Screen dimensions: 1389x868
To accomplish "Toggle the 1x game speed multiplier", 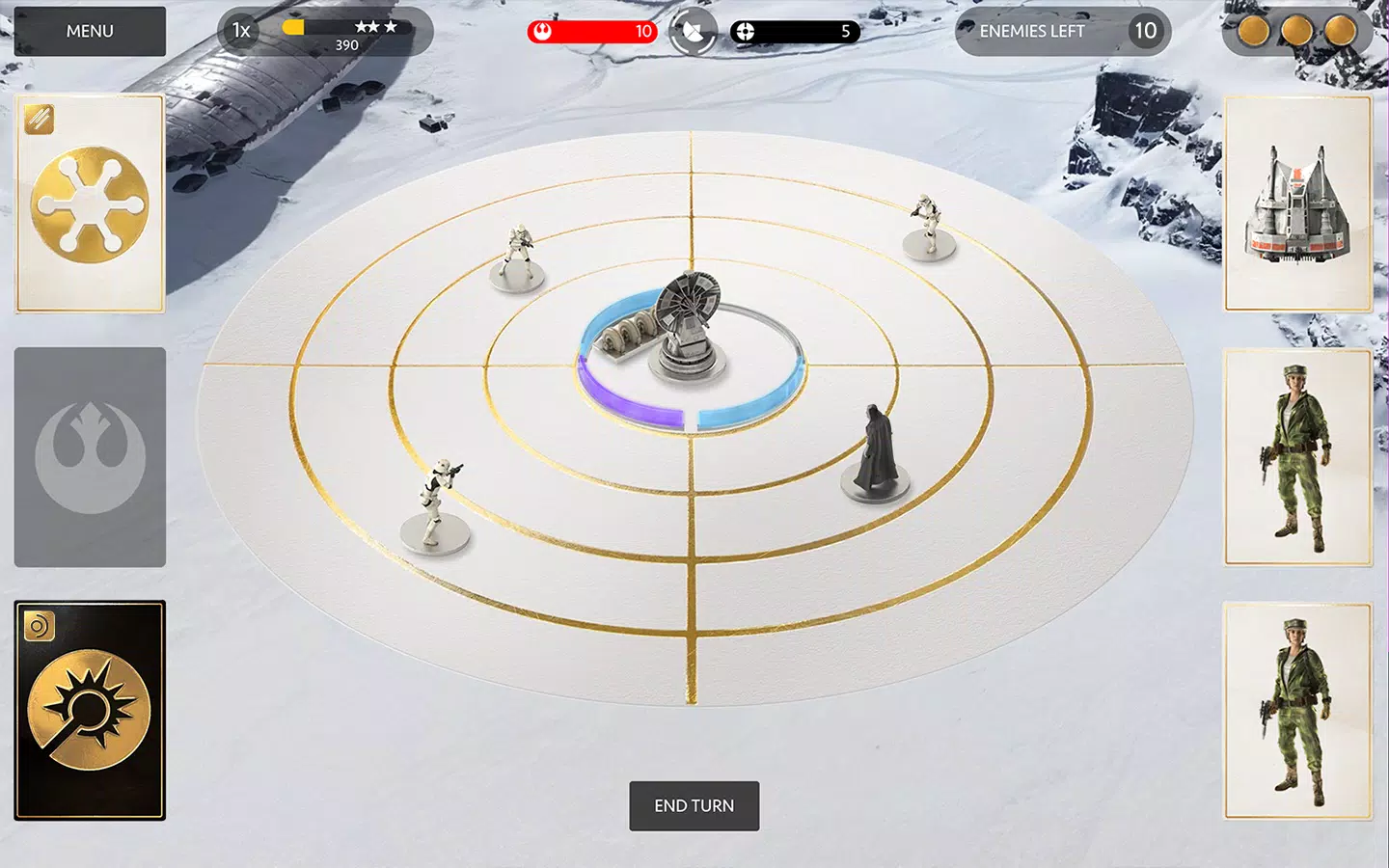I will point(239,30).
